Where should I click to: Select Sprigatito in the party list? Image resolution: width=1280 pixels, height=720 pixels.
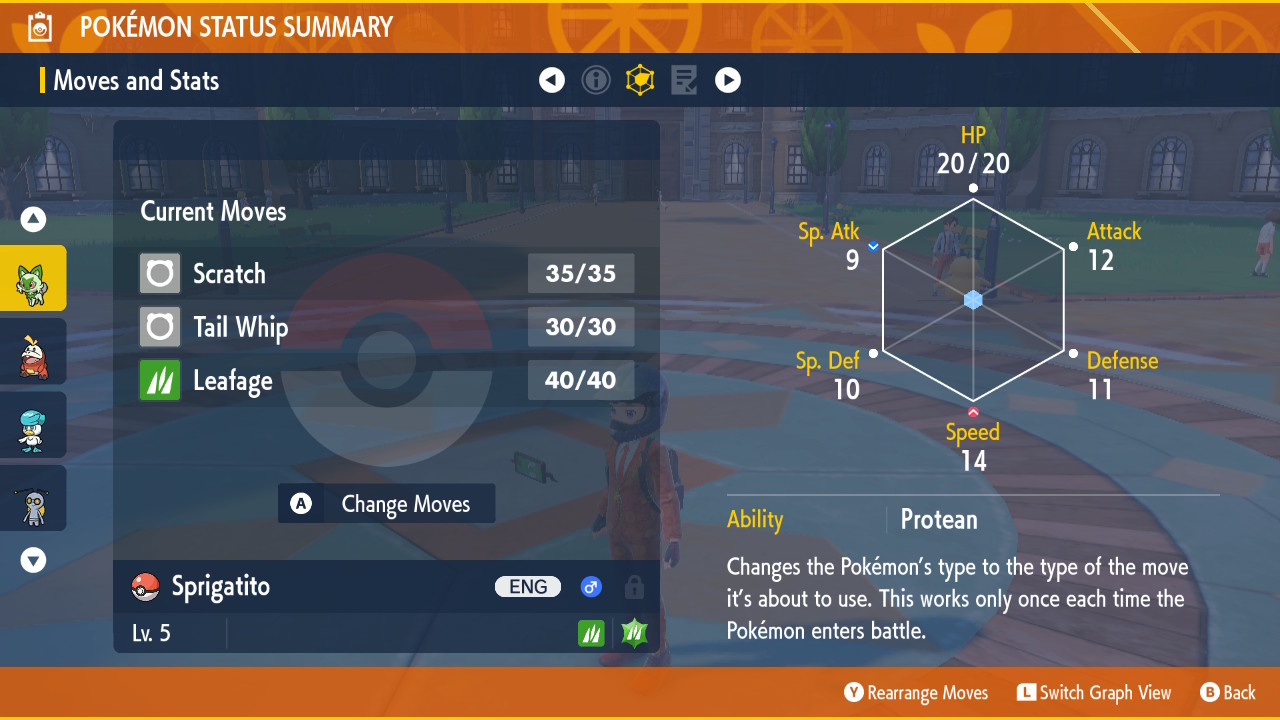tap(33, 279)
